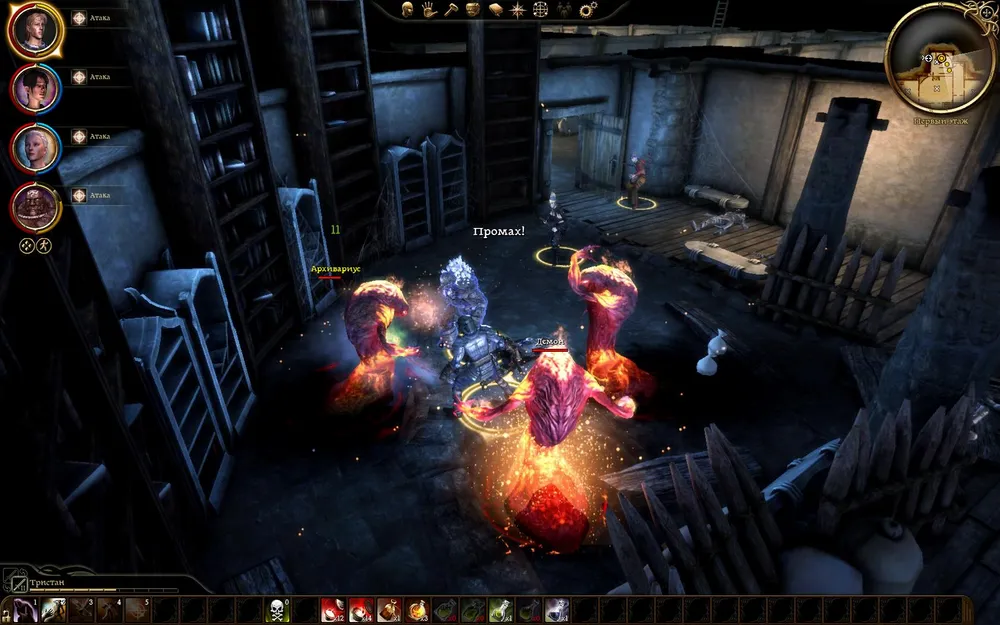Screen dimensions: 1000x625
Task: Open the journal book icon
Action: 497,10
